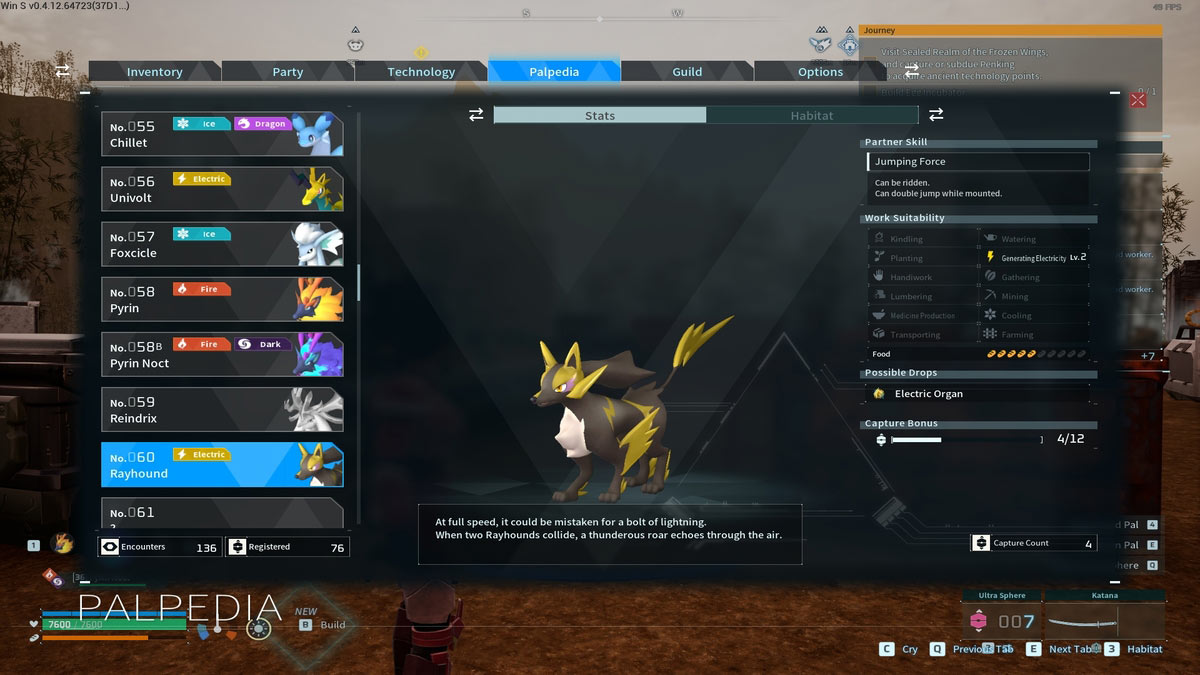Switch to the Habitat sub-tab
The width and height of the screenshot is (1200, 675).
tap(811, 116)
